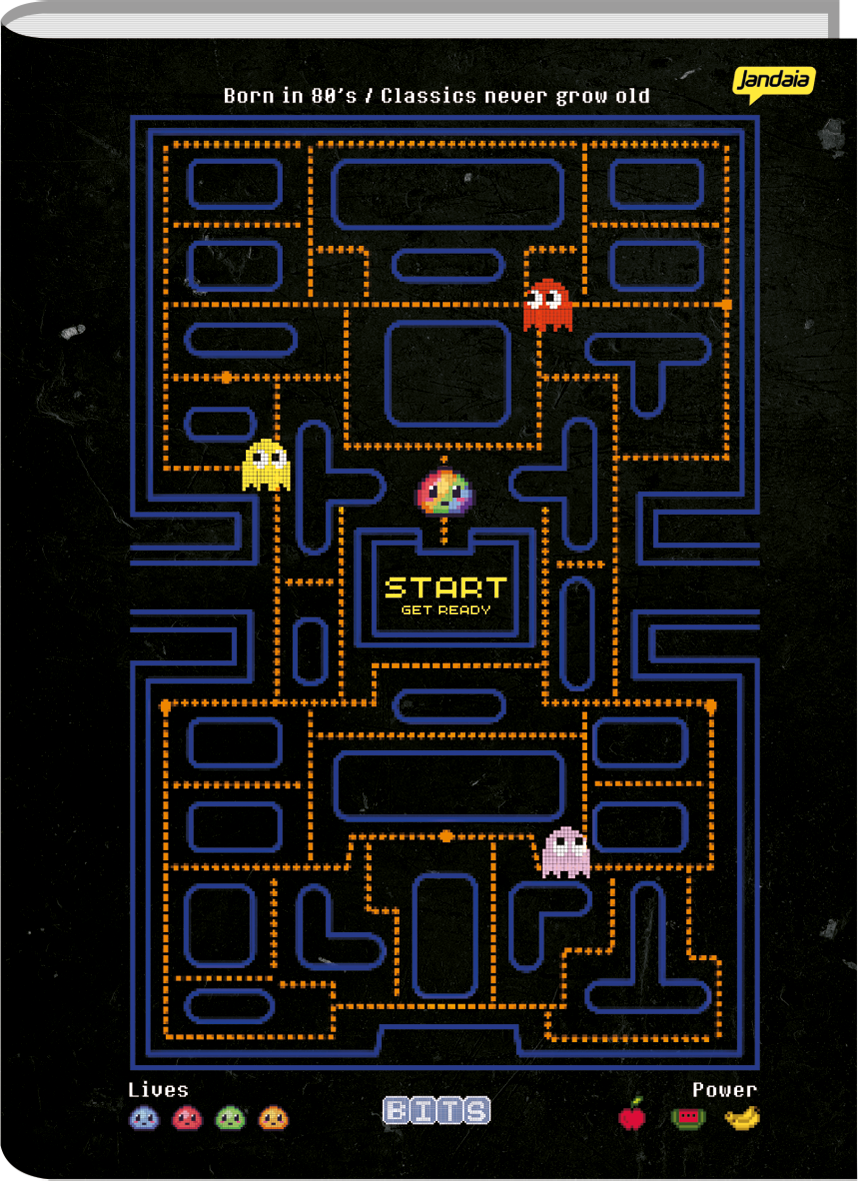Select the red apple power icon

coord(633,1115)
